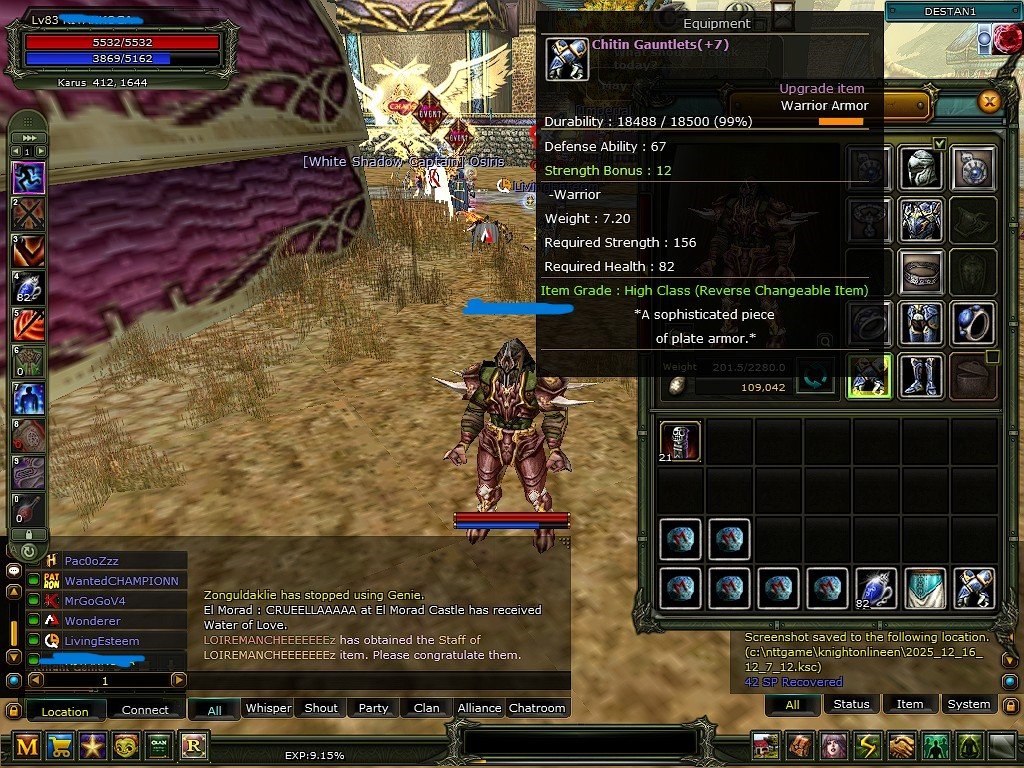Open the handshake trade icon

pos(903,746)
